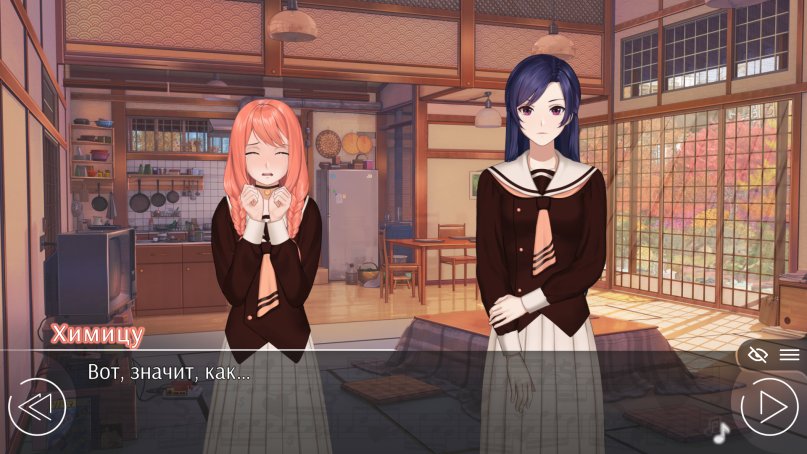
Task: Go back with the double-arrow rewind button
Action: (x=36, y=407)
